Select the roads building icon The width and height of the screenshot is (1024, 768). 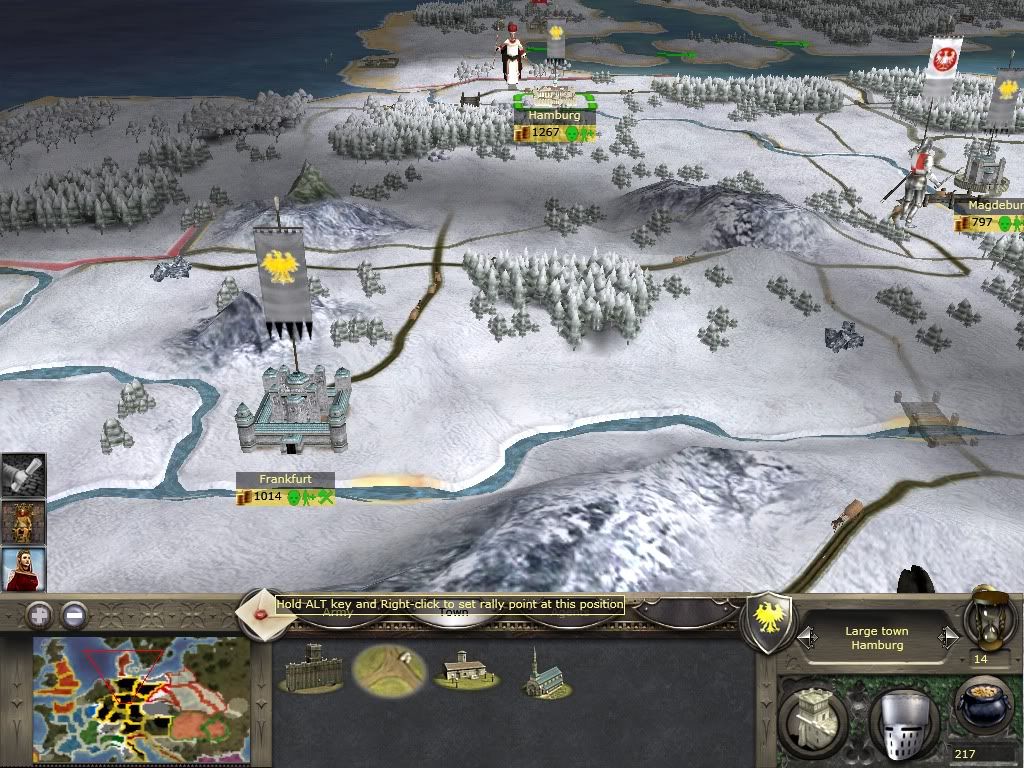(389, 669)
